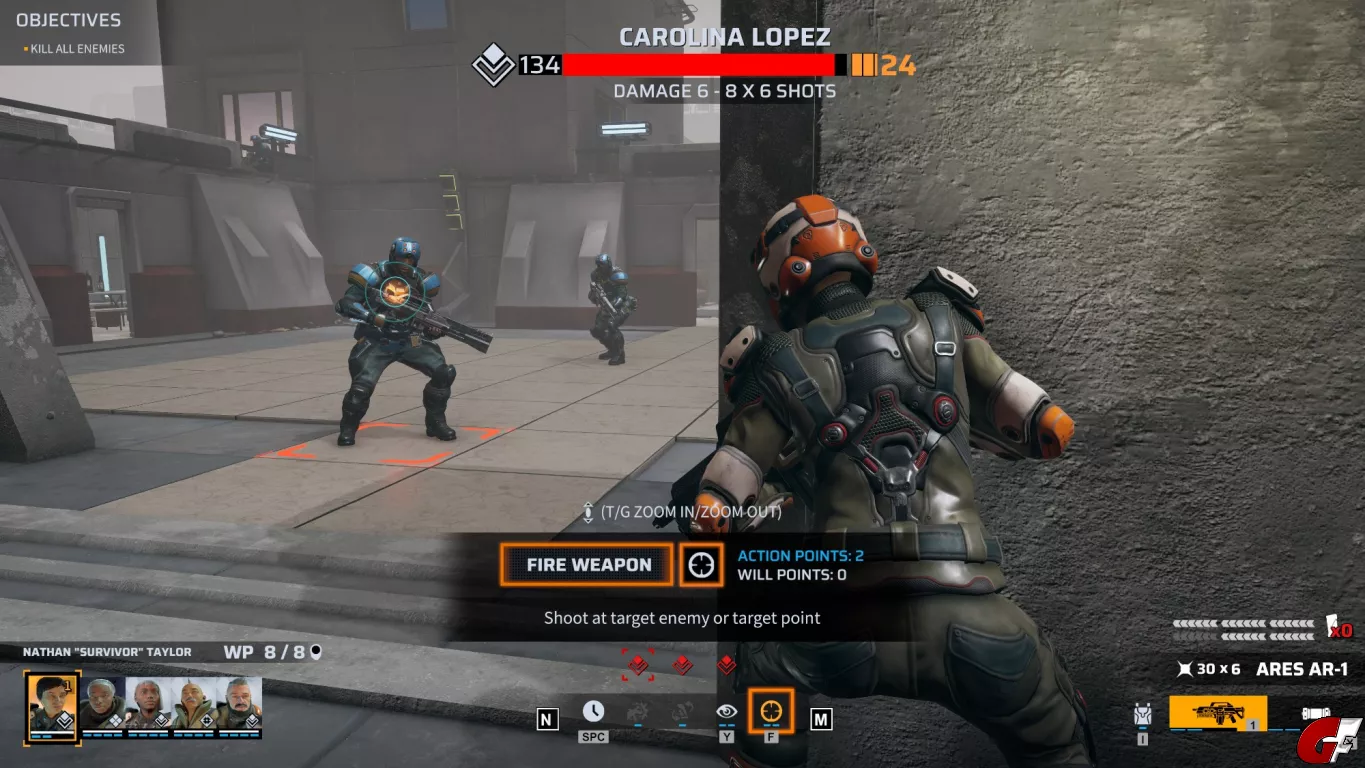This screenshot has height=768, width=1365.
Task: Choose the bracketed red enemy target marker
Action: pyautogui.click(x=638, y=664)
